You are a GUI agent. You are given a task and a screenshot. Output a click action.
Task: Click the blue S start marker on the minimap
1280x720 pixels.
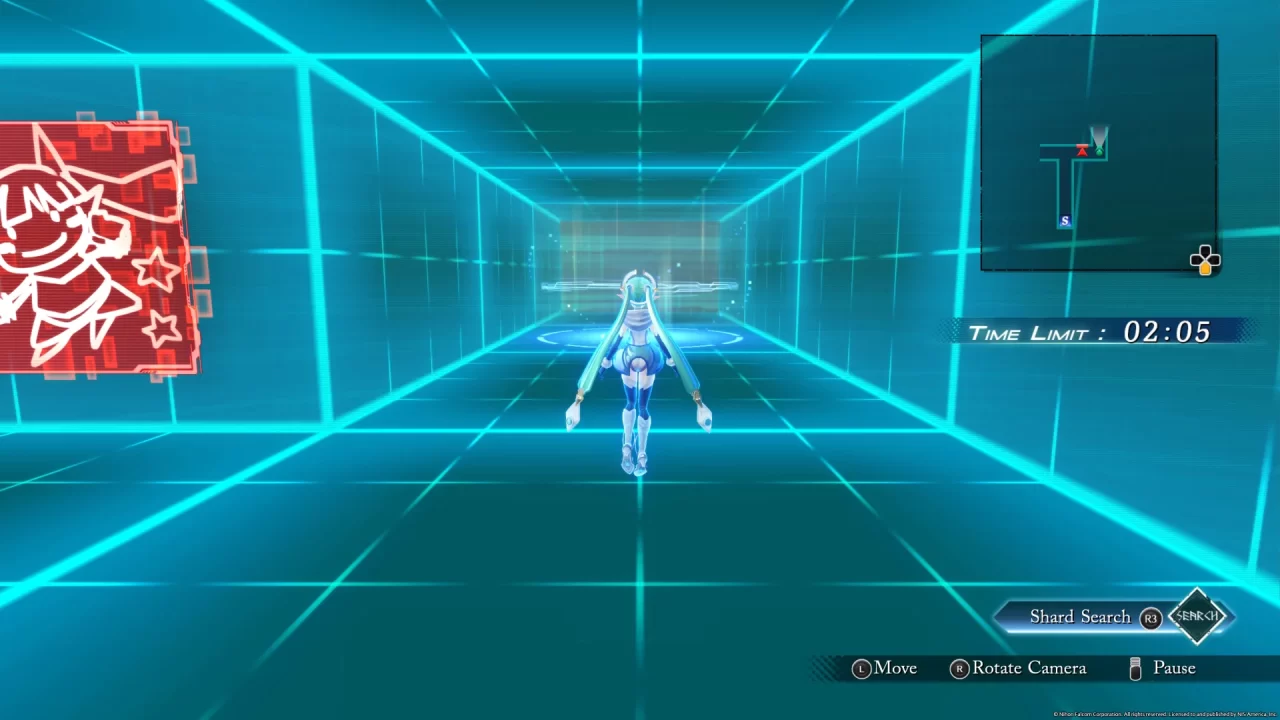tap(1064, 221)
